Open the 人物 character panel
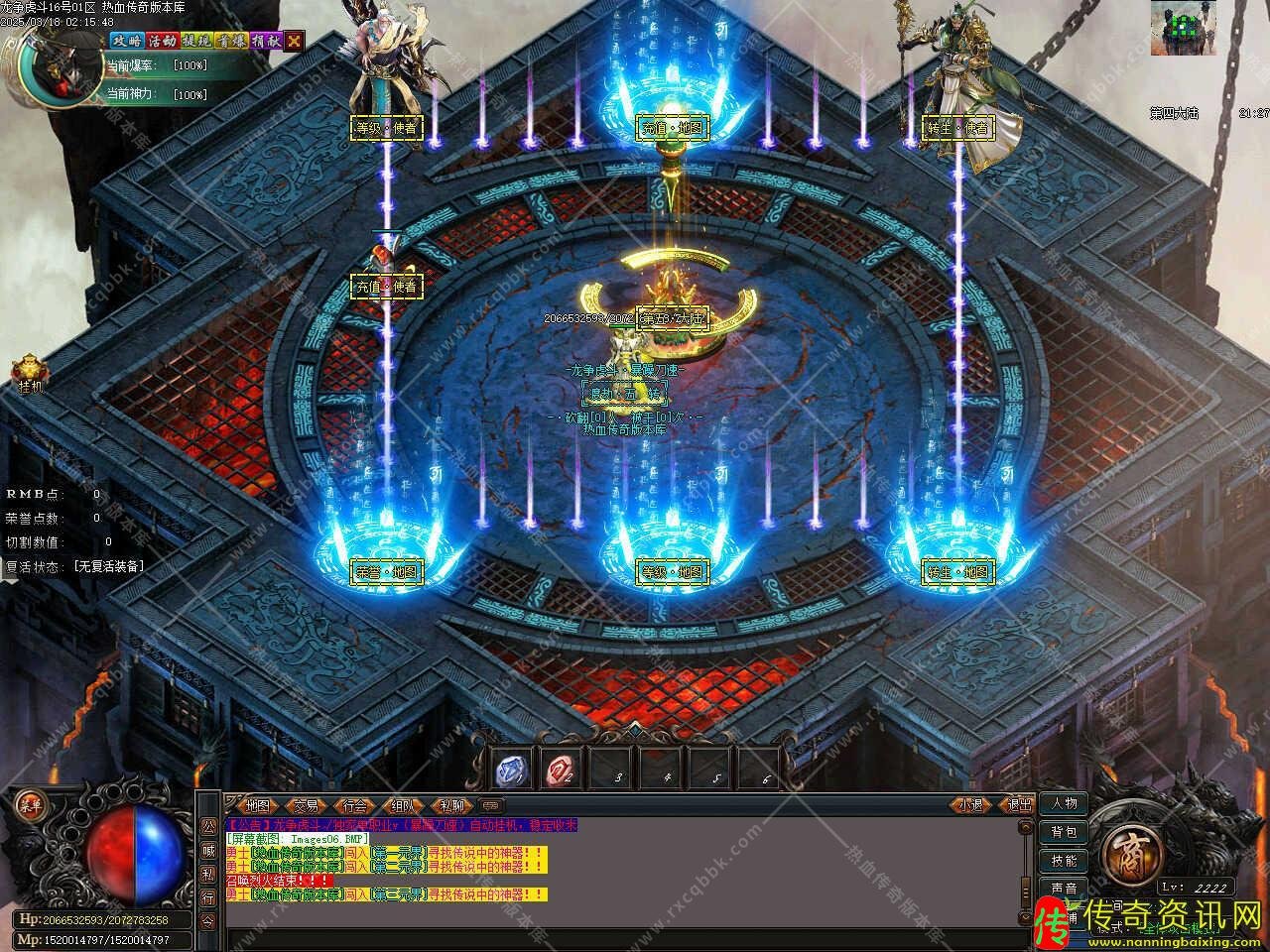The height and width of the screenshot is (952, 1270). [1064, 803]
